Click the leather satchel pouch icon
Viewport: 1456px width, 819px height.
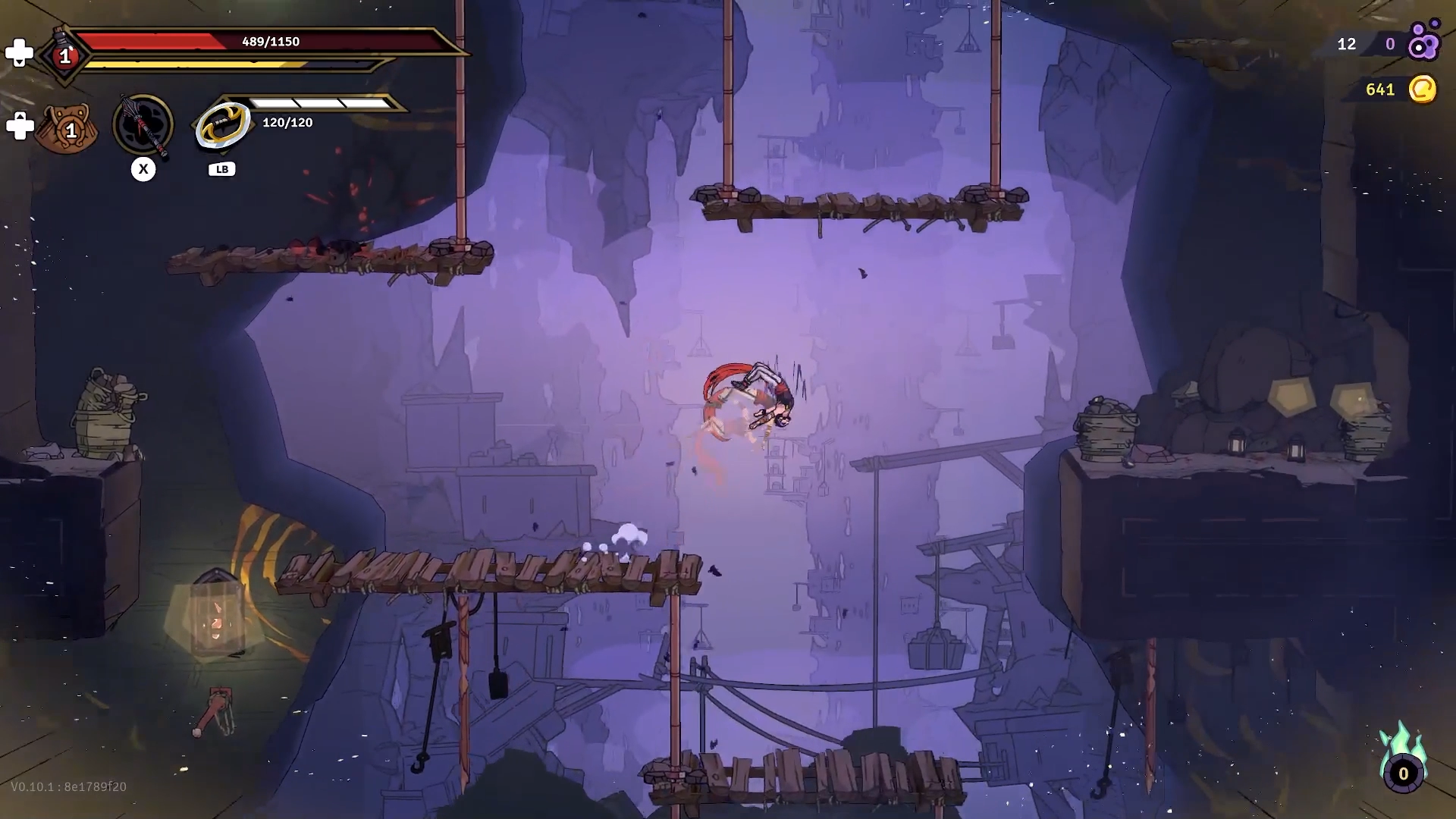click(65, 130)
